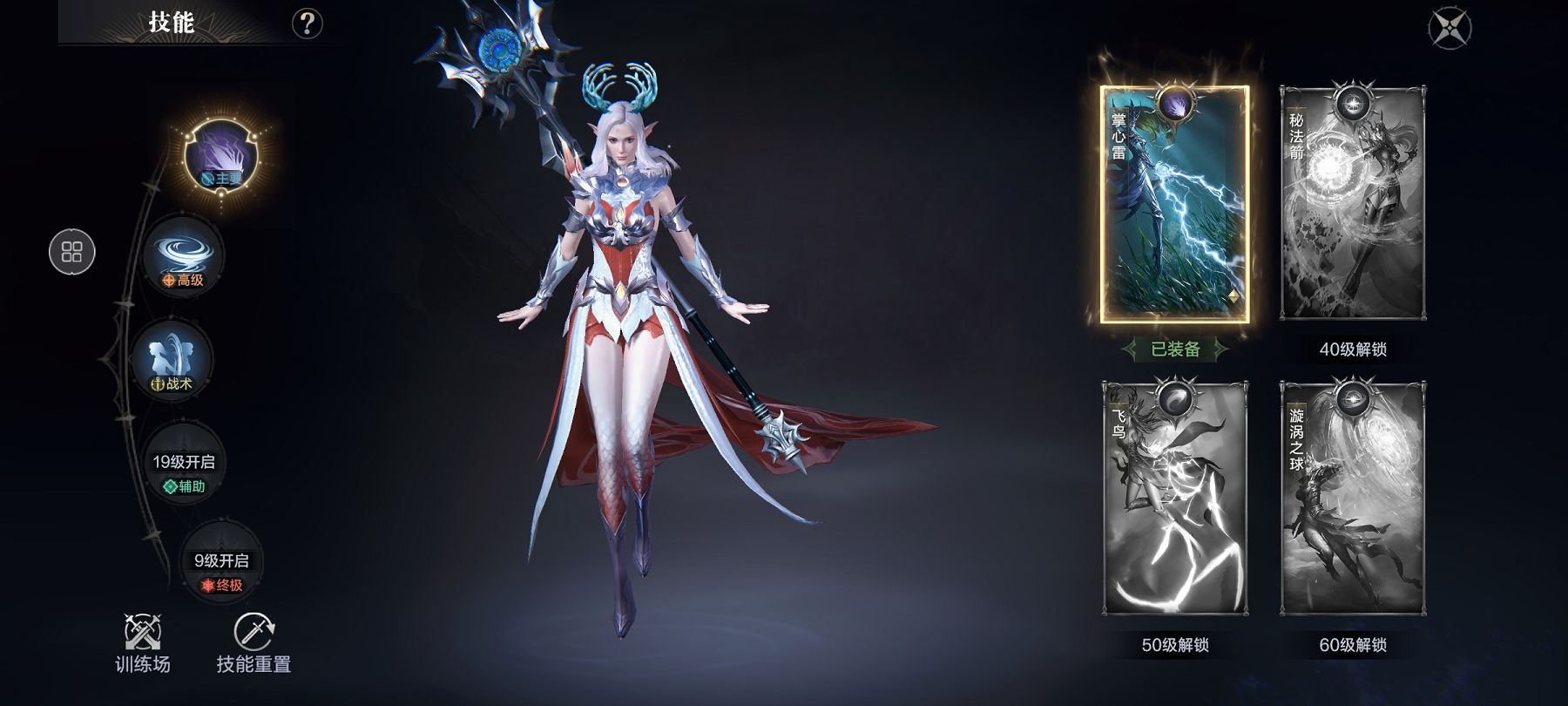Screen dimensions: 1568x706
Task: Select the locked 辅助 support slot
Action: click(x=184, y=472)
